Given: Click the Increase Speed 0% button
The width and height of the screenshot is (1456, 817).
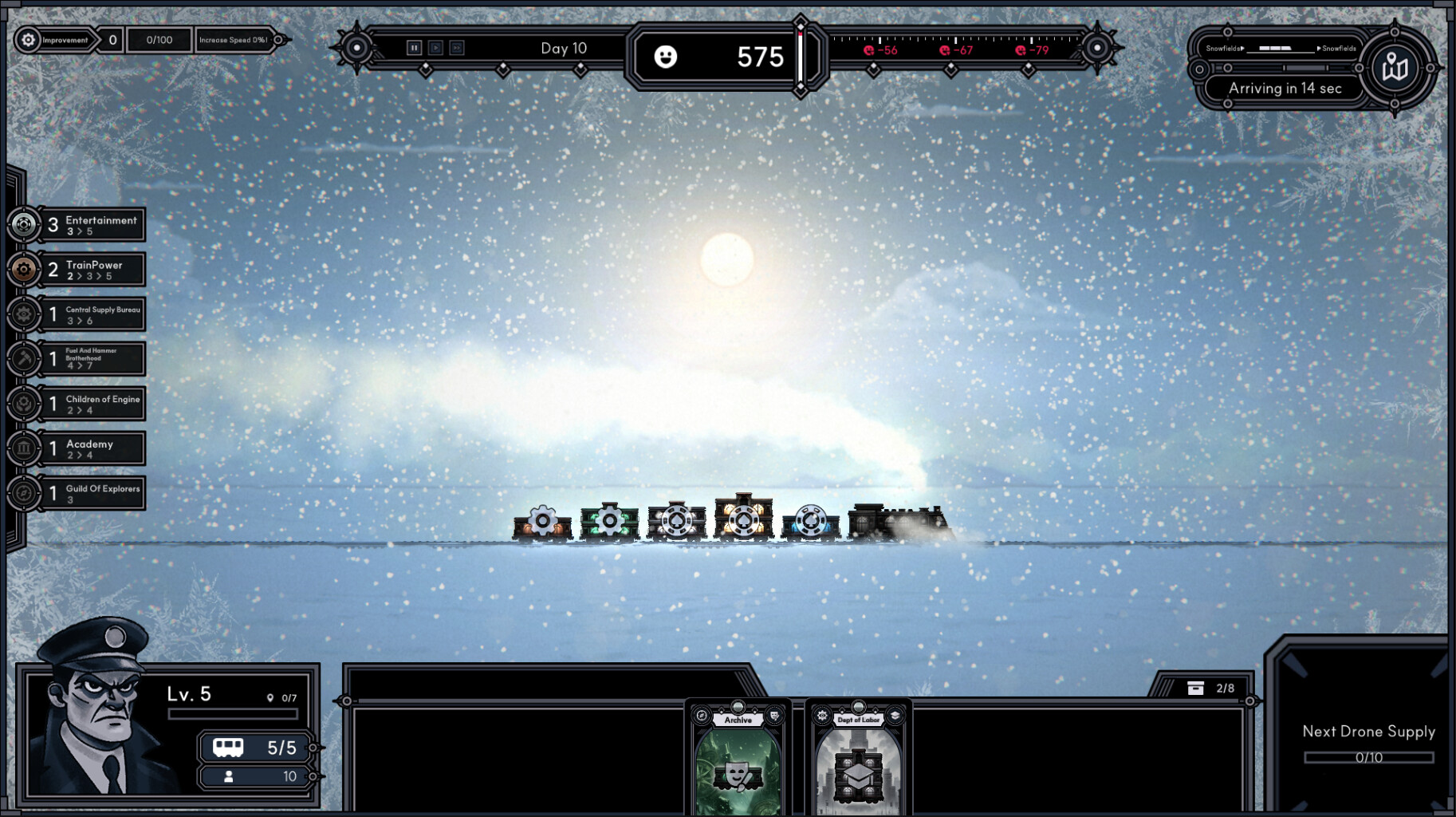Looking at the screenshot, I should pyautogui.click(x=235, y=39).
